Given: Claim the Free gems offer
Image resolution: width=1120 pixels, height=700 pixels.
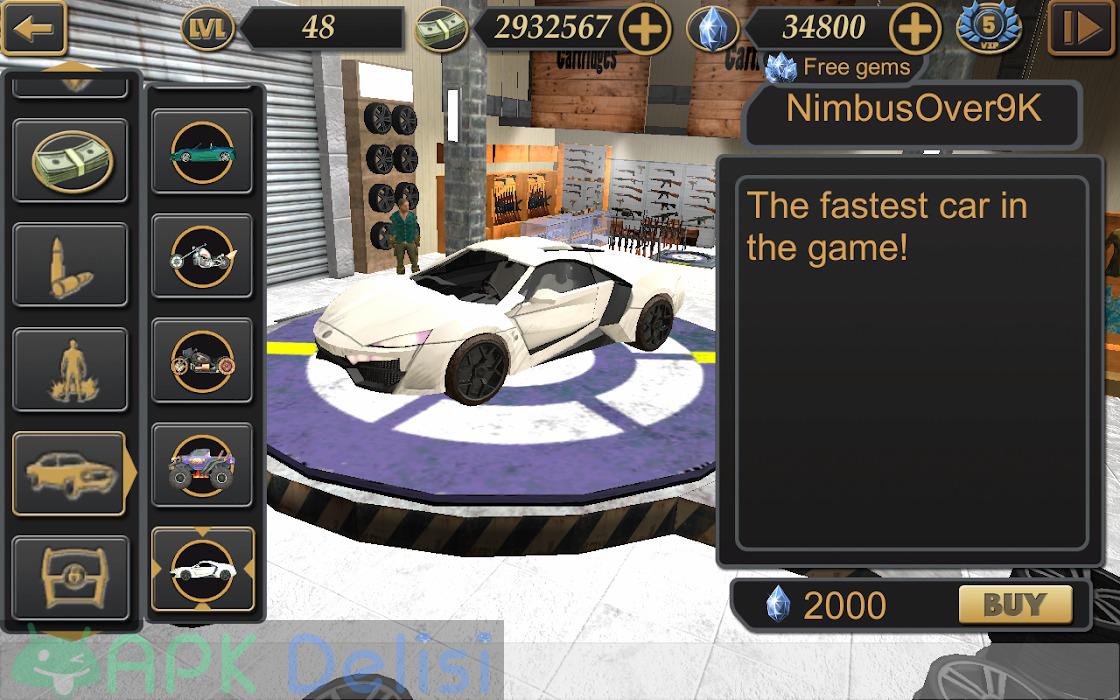Looking at the screenshot, I should [x=838, y=68].
